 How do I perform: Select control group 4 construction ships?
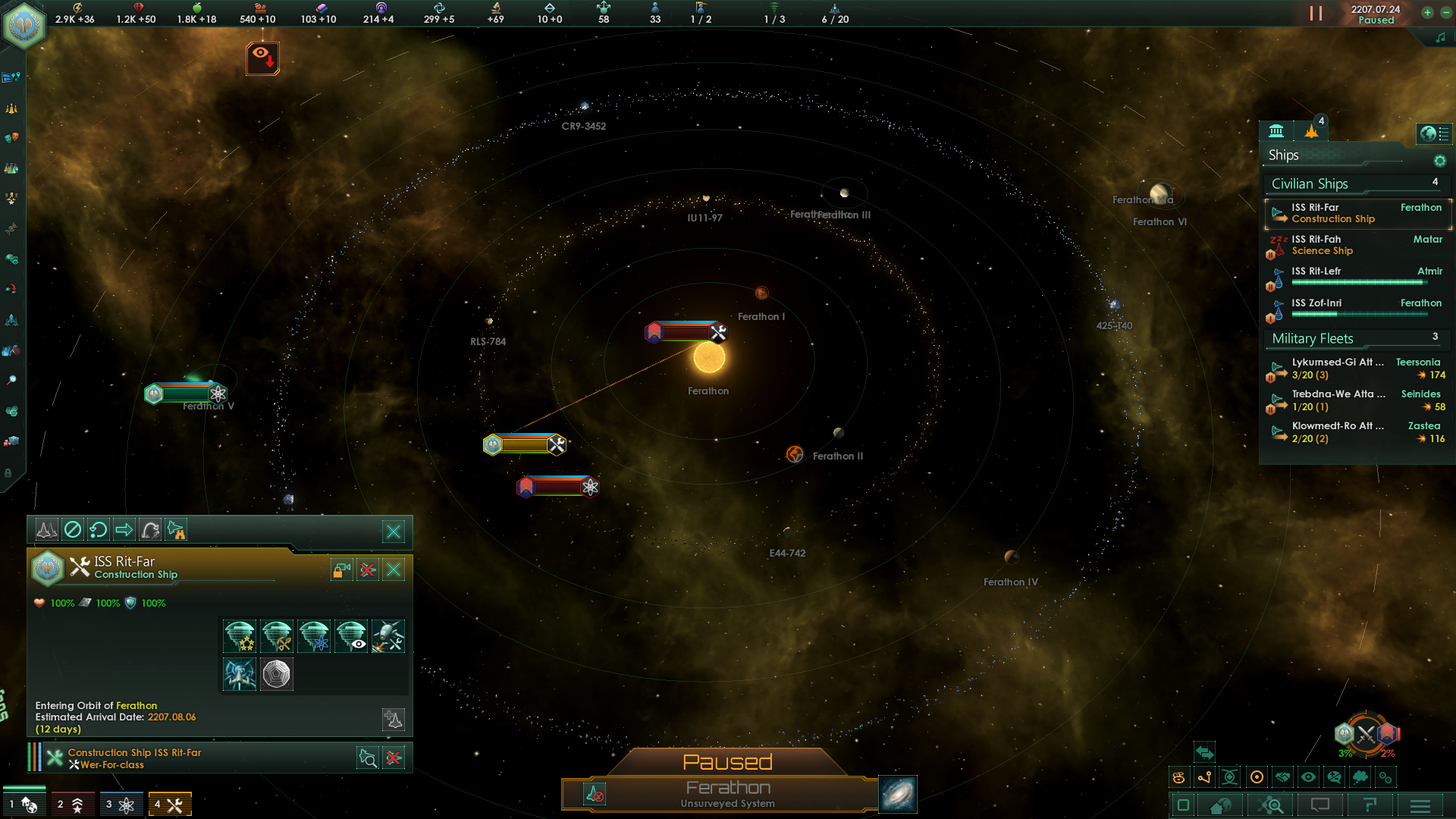tap(170, 804)
